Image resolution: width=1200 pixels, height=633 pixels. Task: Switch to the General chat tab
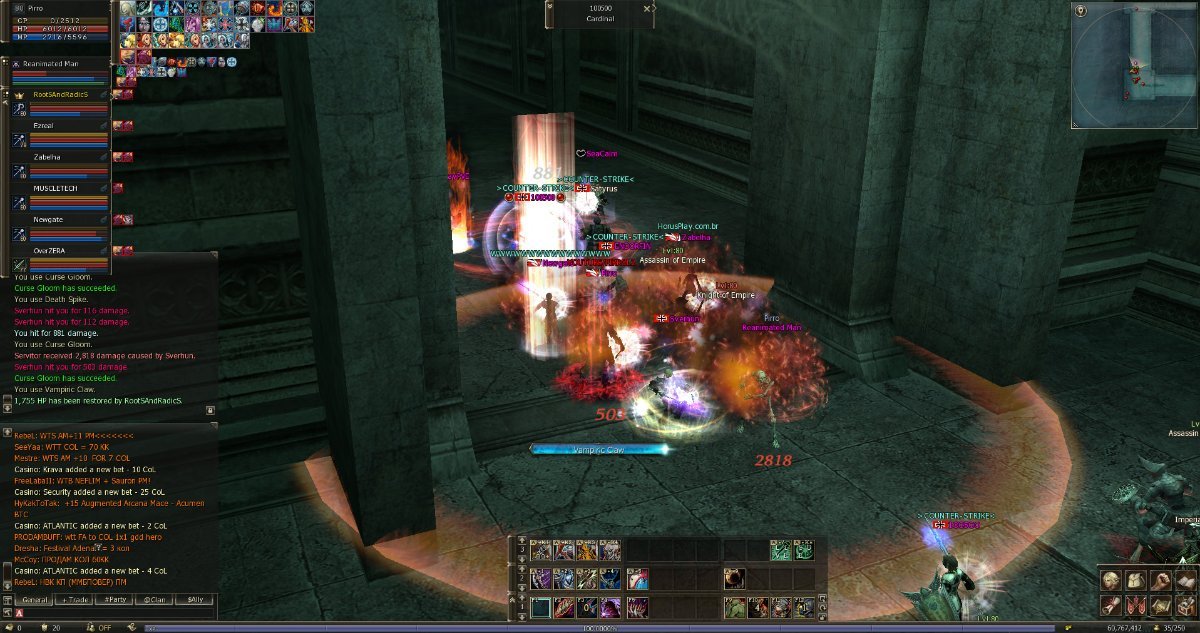click(35, 599)
